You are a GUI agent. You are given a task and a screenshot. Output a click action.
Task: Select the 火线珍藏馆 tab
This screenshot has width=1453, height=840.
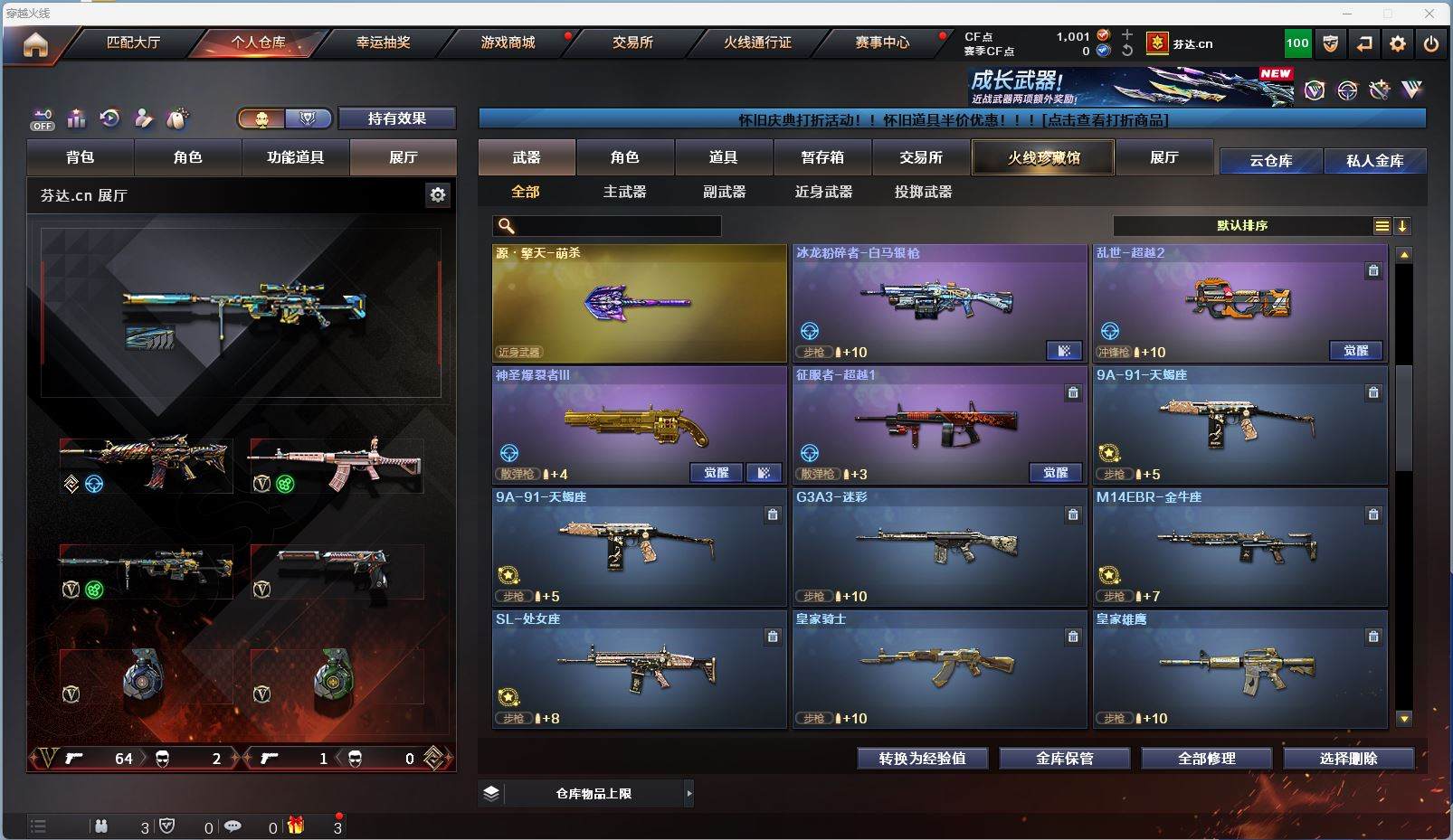[x=1043, y=157]
